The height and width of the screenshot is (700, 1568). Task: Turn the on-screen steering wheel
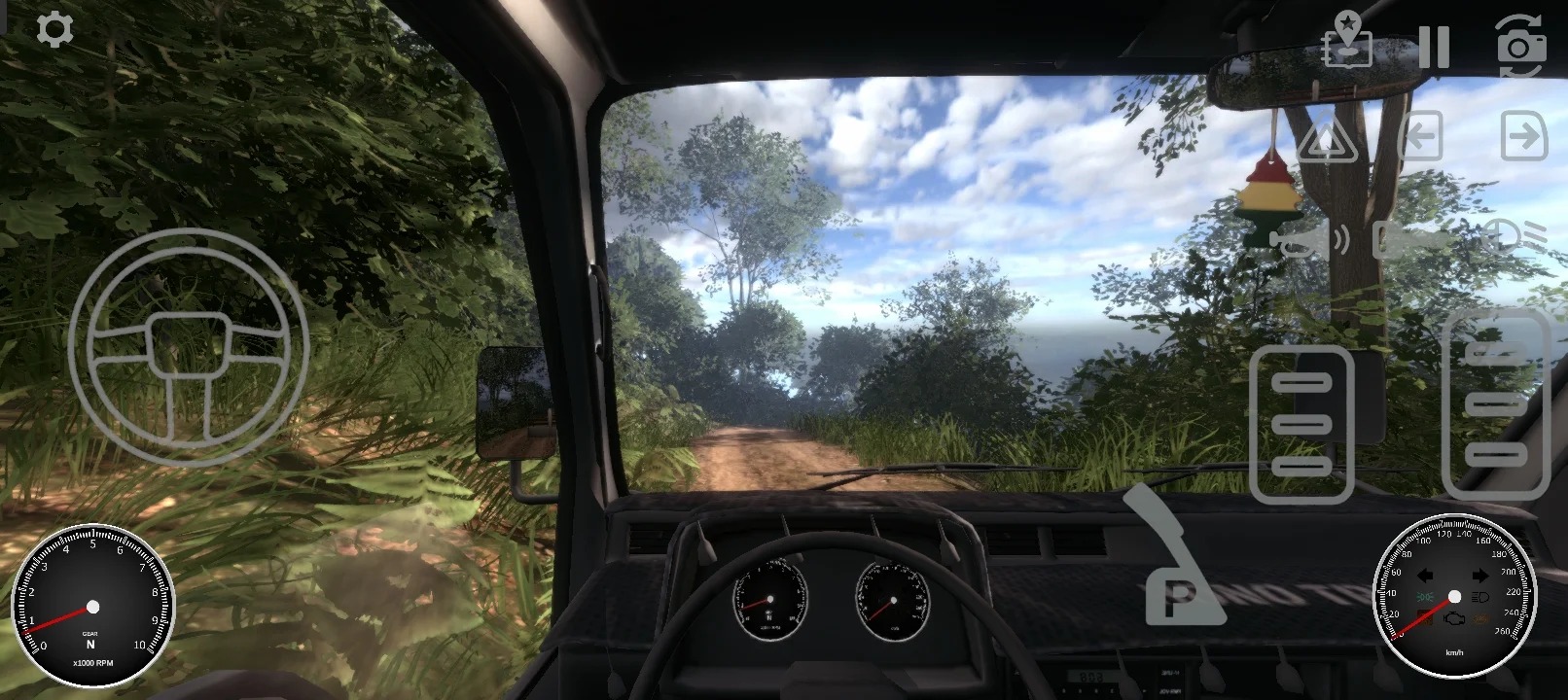click(x=190, y=347)
